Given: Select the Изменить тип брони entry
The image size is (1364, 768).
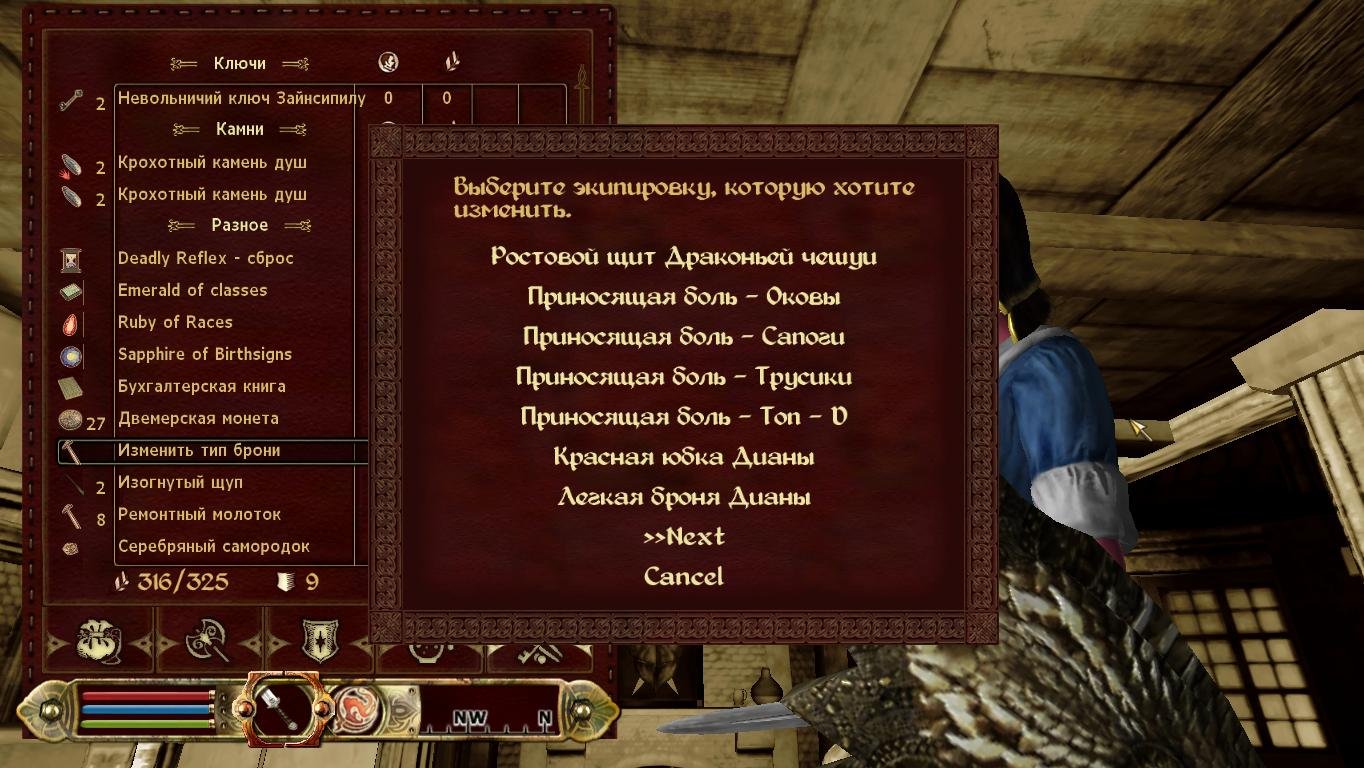Looking at the screenshot, I should [199, 451].
